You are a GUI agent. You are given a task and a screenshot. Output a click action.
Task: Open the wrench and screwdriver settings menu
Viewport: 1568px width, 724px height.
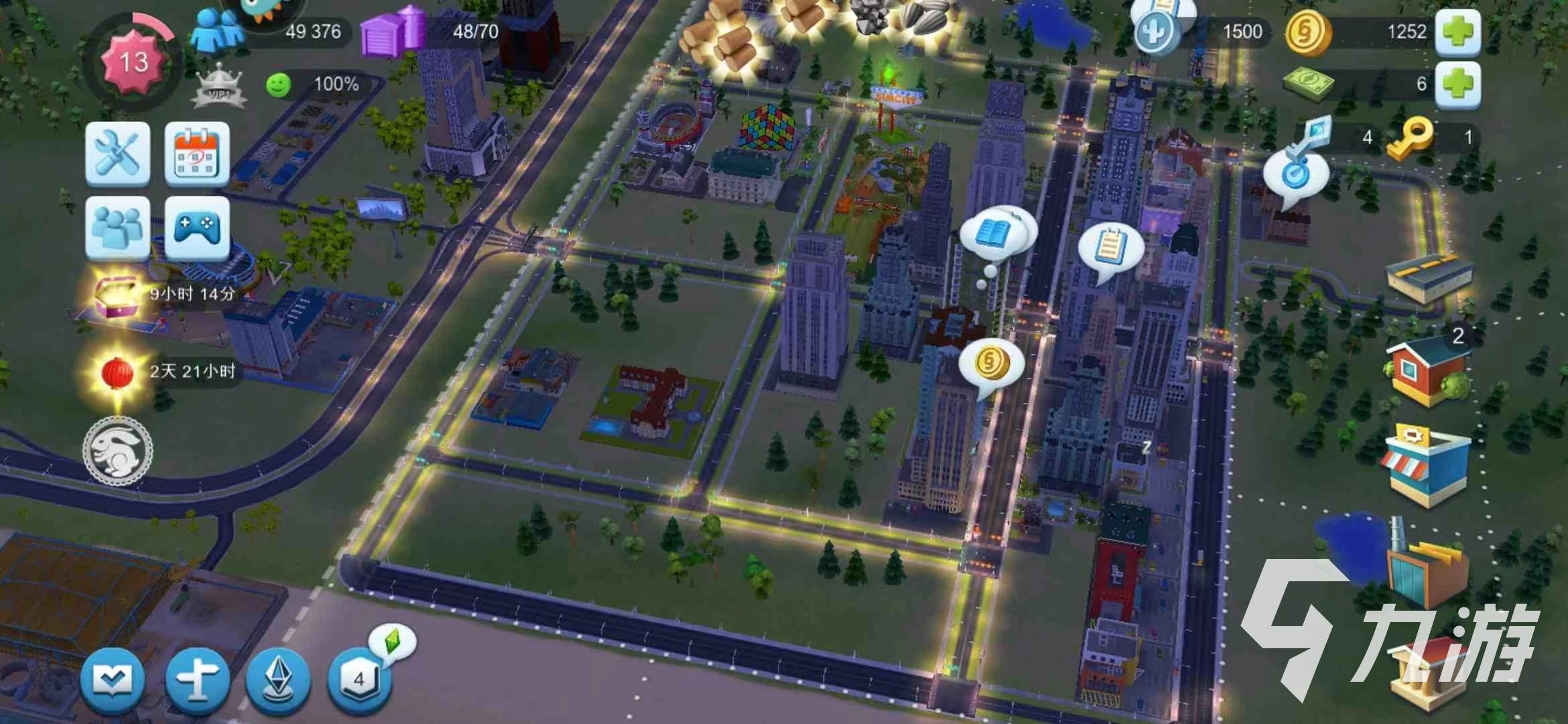click(x=117, y=154)
